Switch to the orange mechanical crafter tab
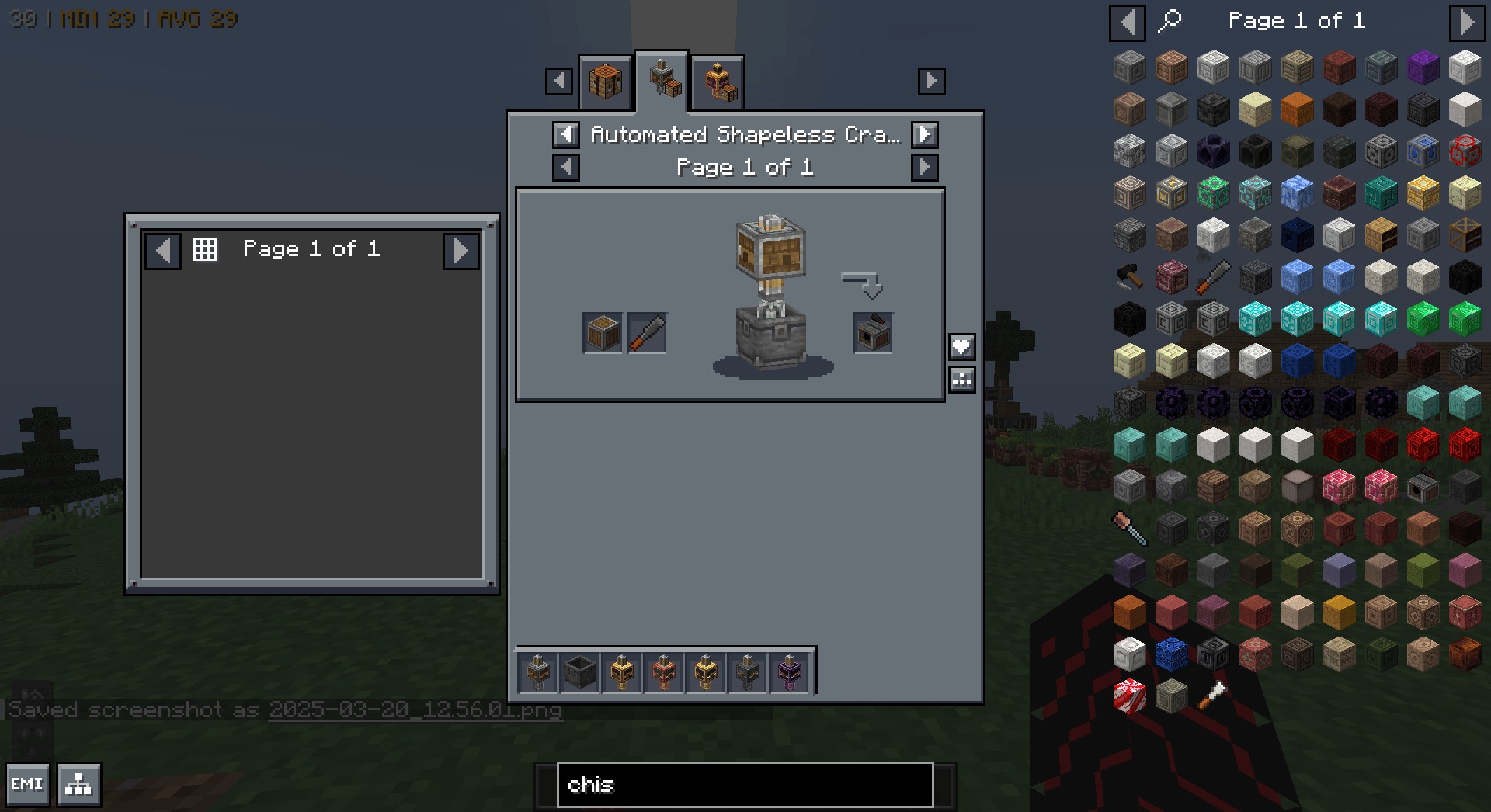 pos(719,82)
